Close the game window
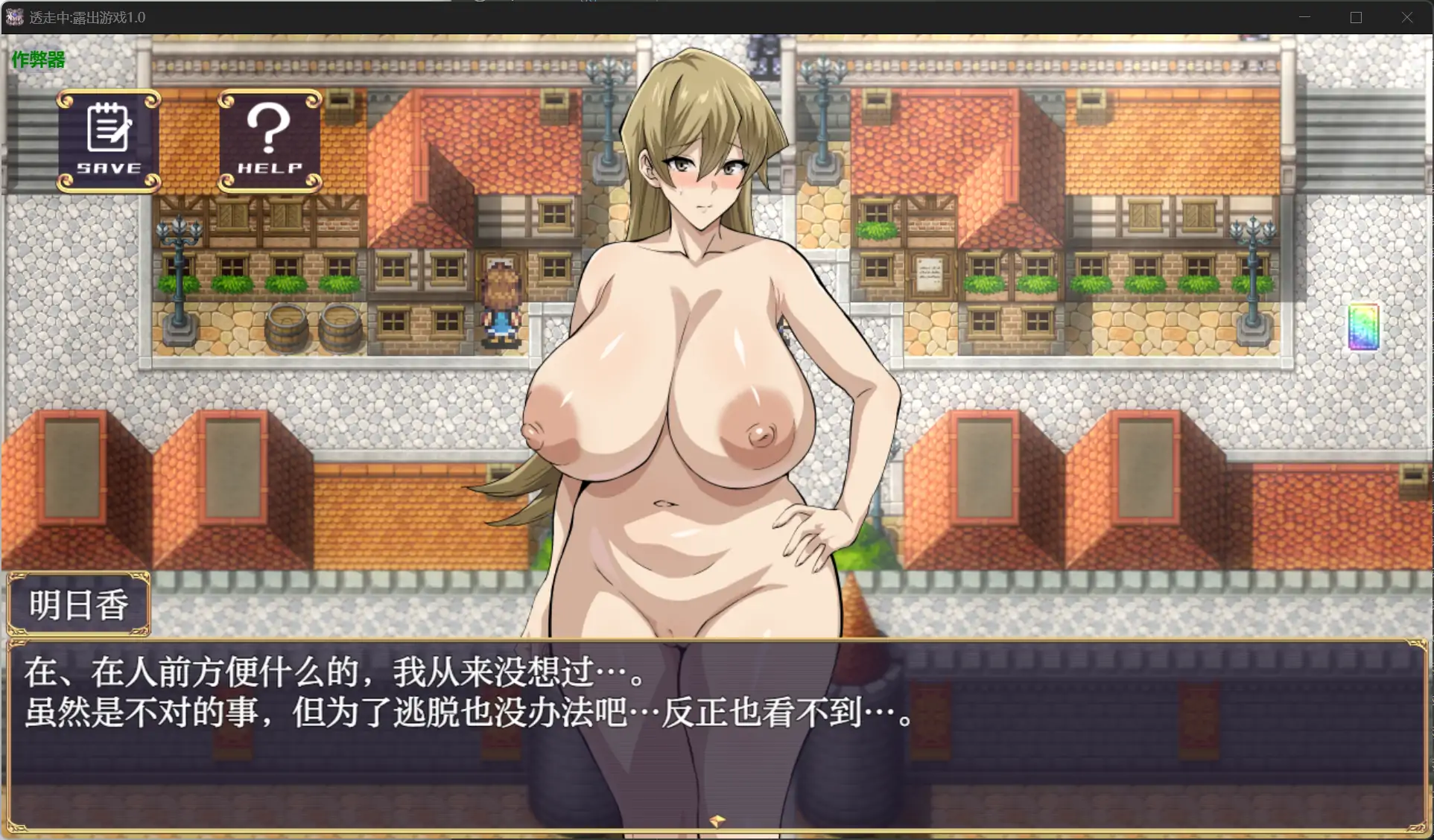 1406,17
